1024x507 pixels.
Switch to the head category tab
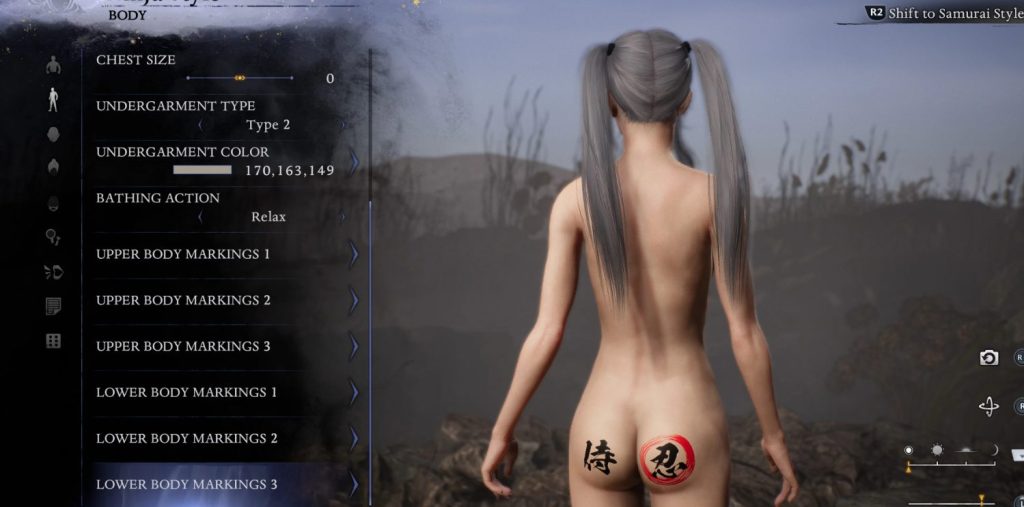click(x=53, y=133)
